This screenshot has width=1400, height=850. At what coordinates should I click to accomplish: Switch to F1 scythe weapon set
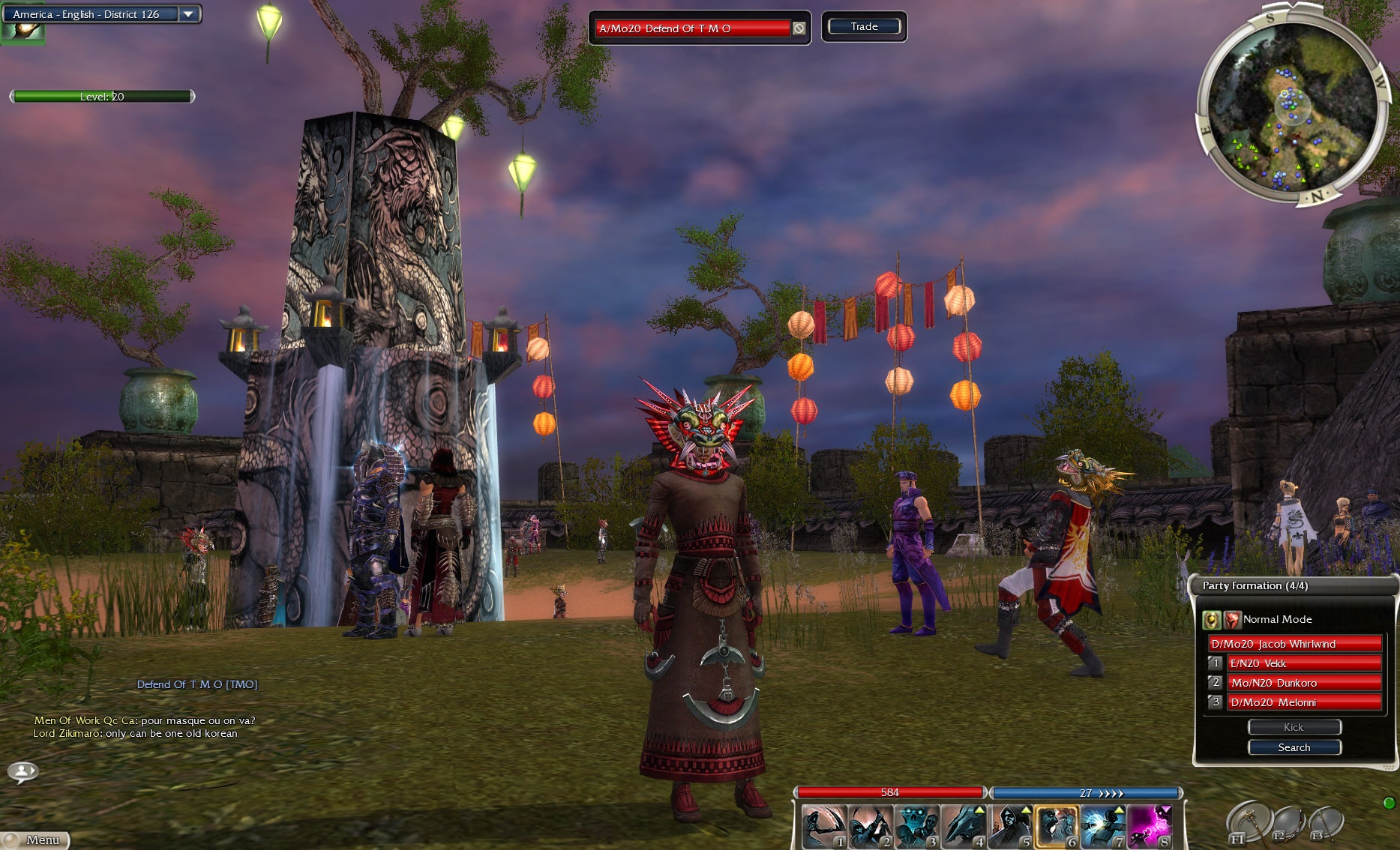pyautogui.click(x=1247, y=822)
